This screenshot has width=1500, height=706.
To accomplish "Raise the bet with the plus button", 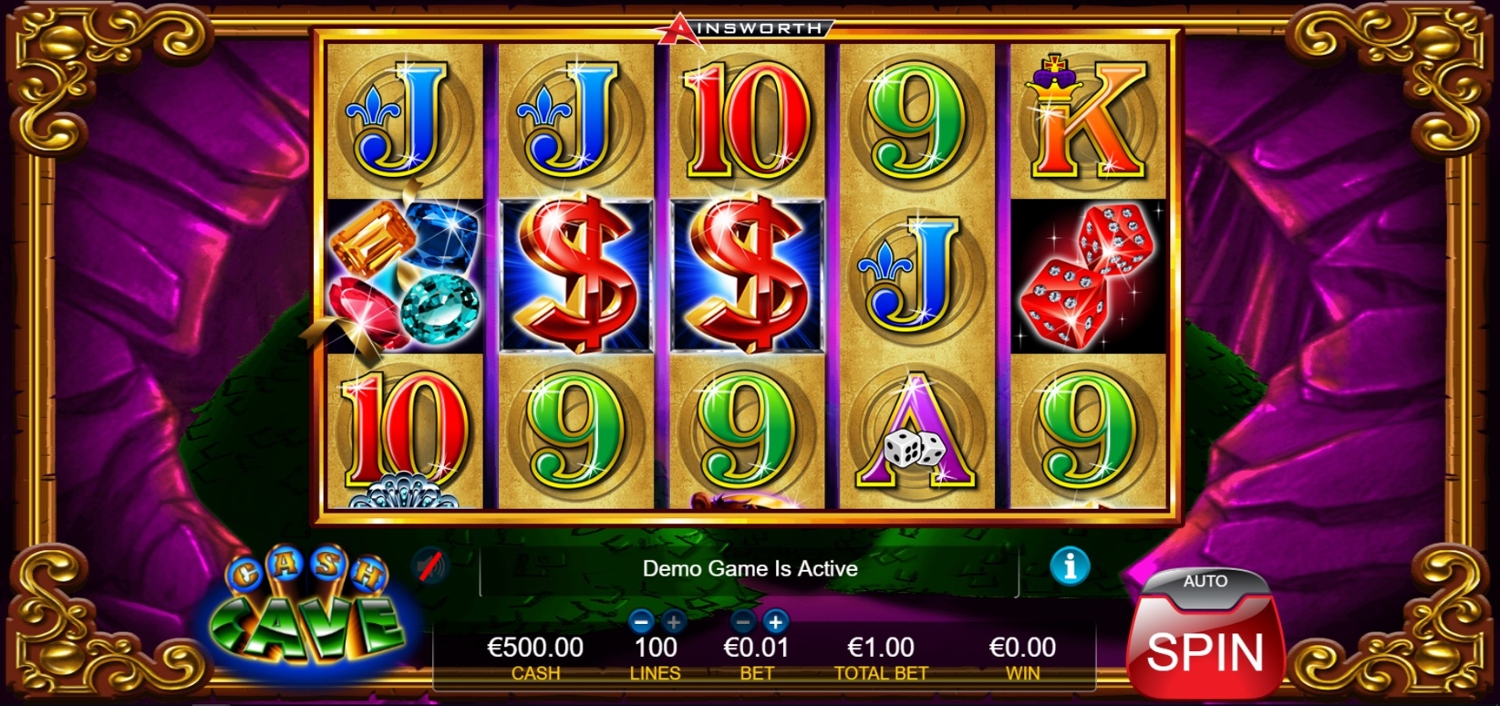I will (775, 620).
